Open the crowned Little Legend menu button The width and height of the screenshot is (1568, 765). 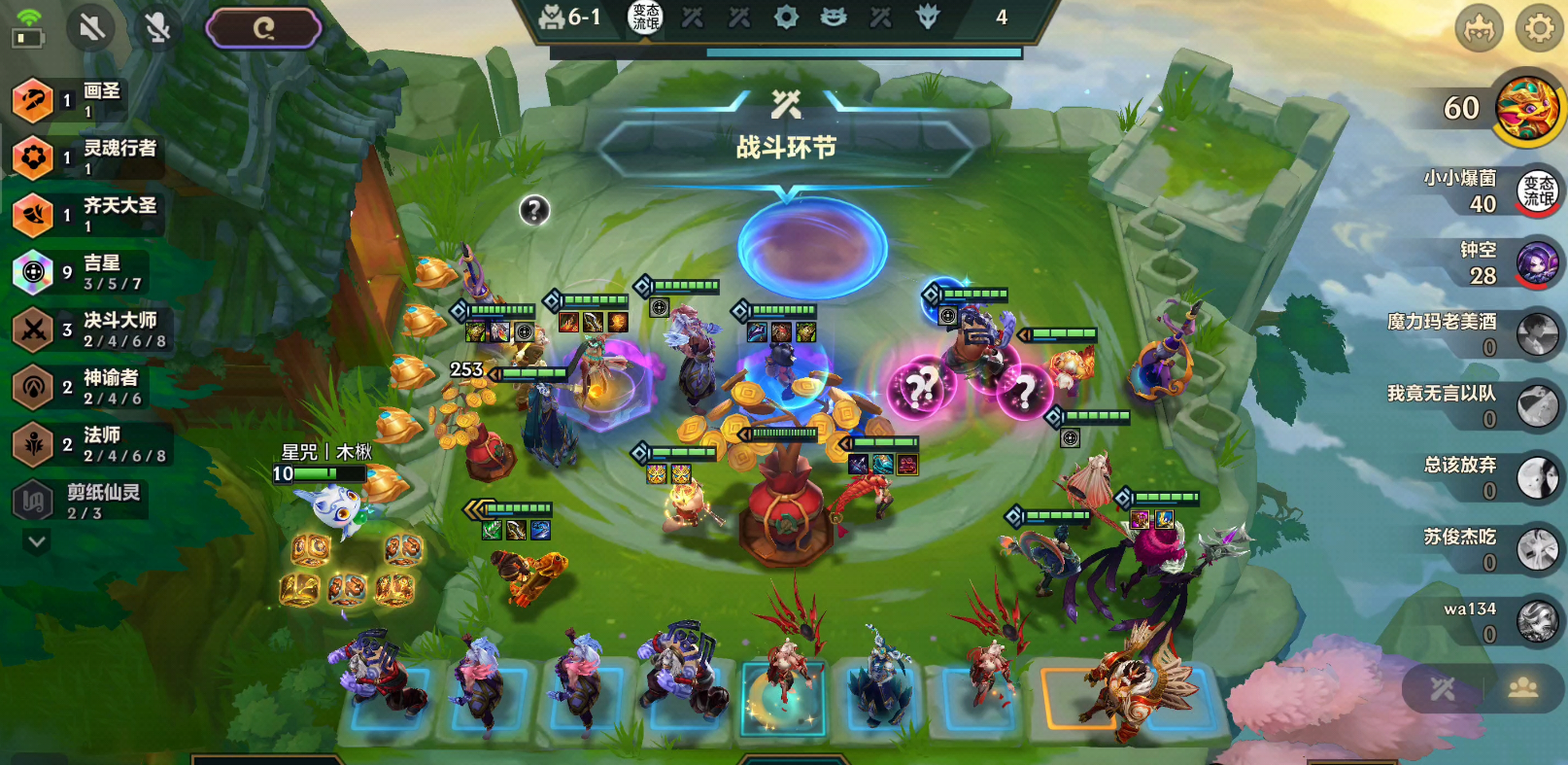click(x=1479, y=29)
